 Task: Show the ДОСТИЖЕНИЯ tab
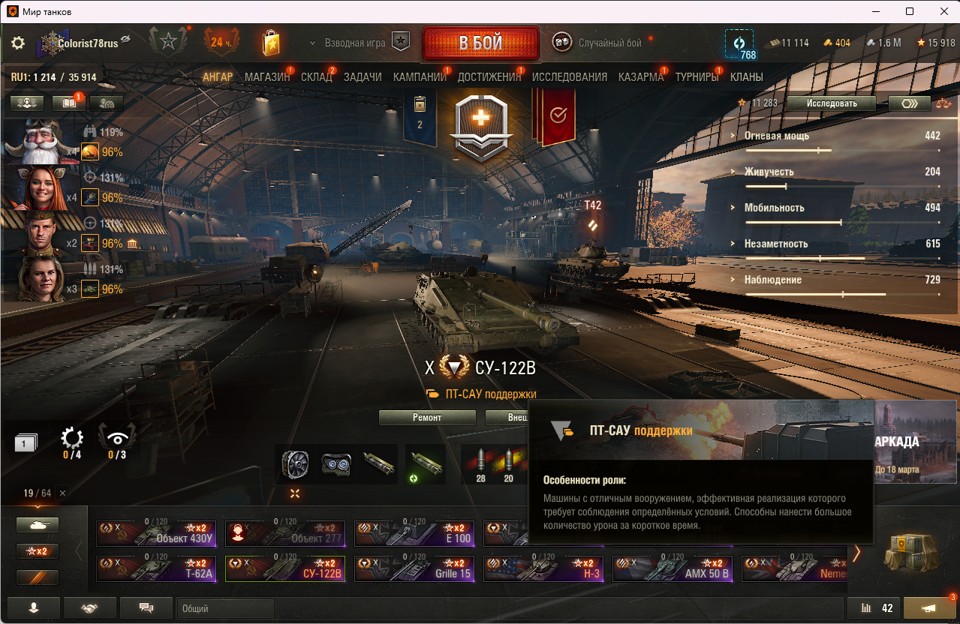[489, 77]
